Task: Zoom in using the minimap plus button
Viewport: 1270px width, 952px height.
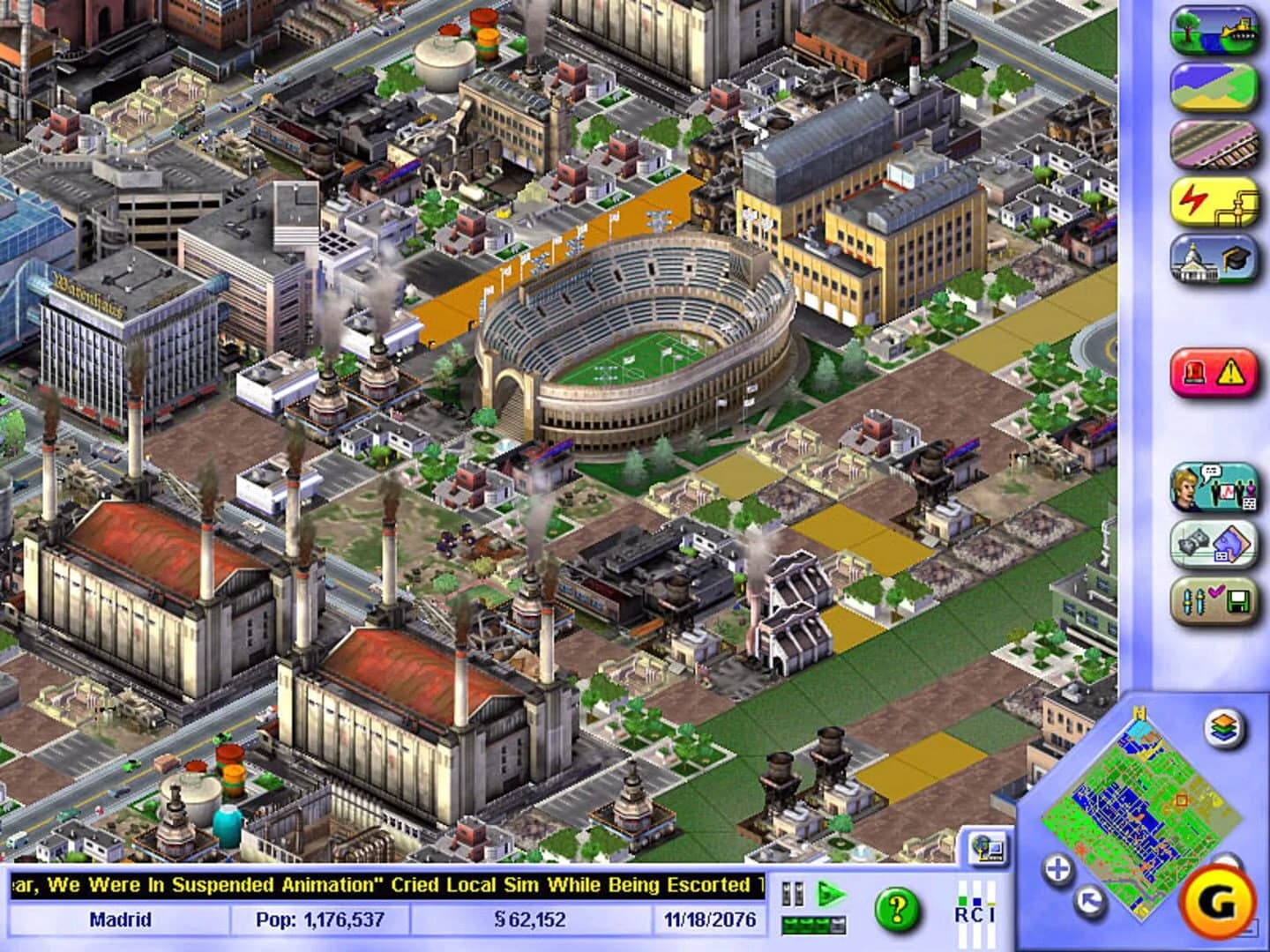Action: [1057, 868]
